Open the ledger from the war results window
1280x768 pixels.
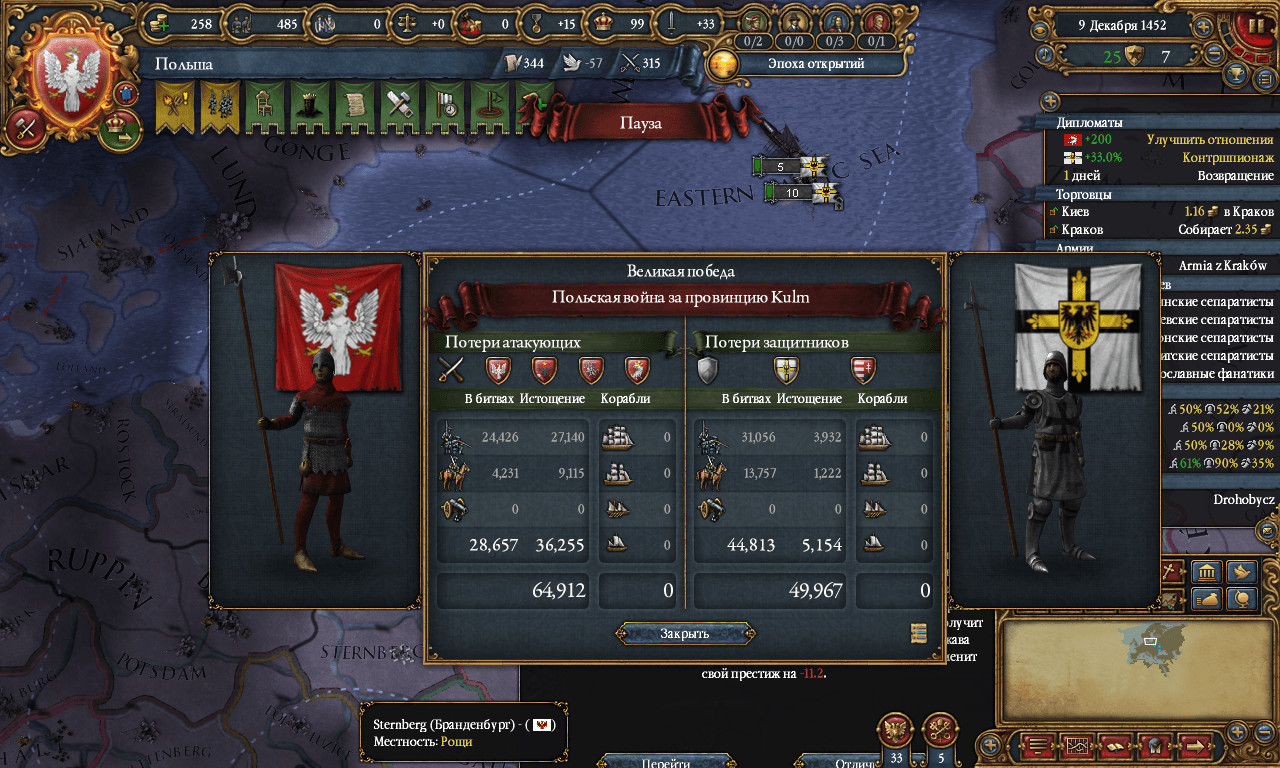click(919, 633)
